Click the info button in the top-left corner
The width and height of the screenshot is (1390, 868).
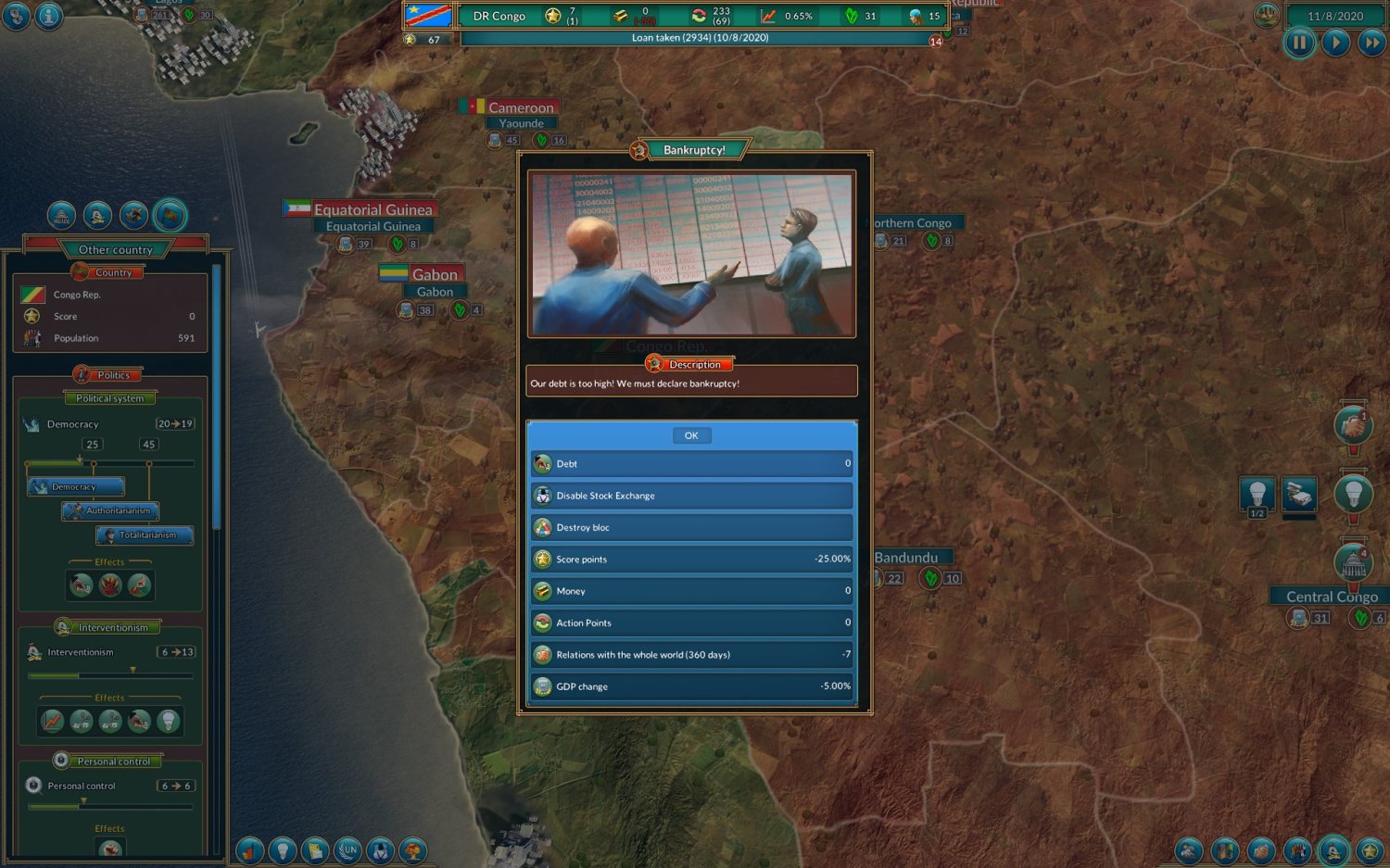click(48, 16)
